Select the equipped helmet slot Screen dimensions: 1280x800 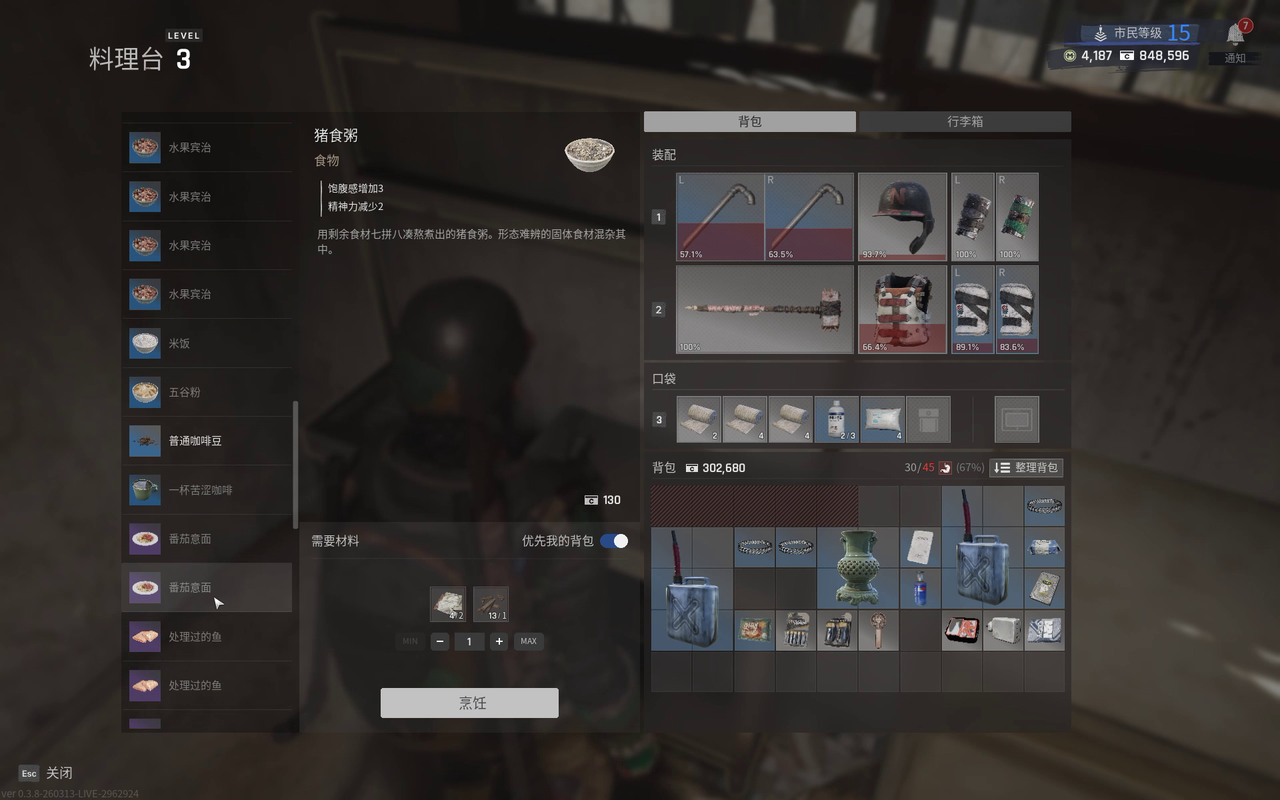pyautogui.click(x=902, y=217)
